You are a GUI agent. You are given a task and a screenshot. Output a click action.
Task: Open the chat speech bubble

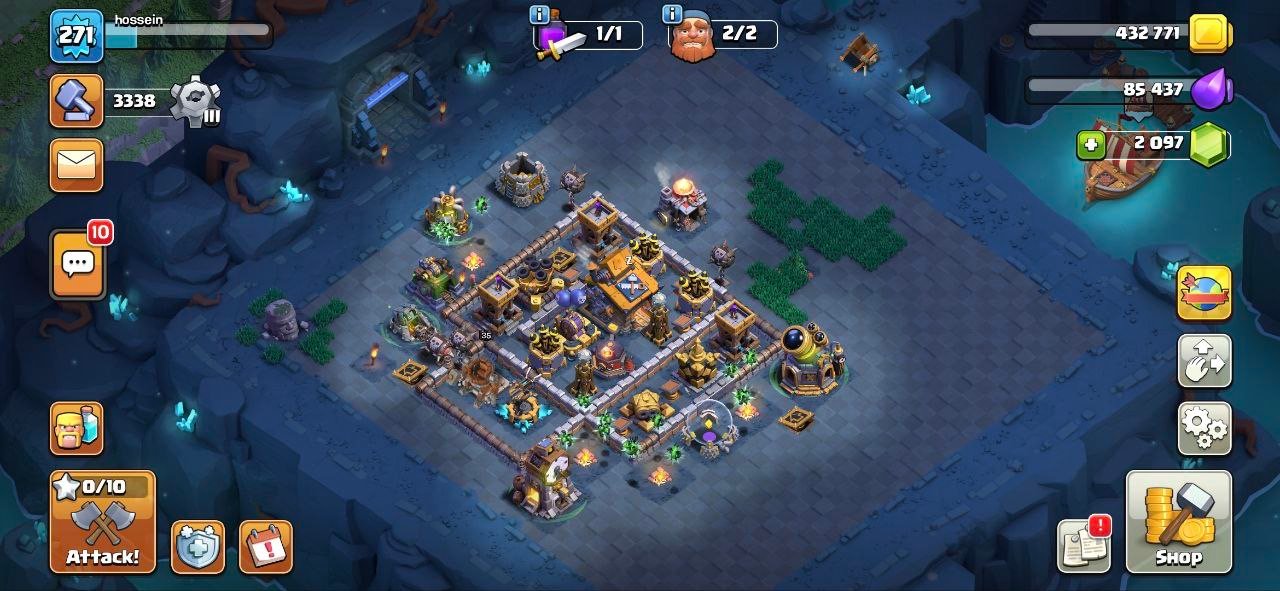click(x=77, y=264)
